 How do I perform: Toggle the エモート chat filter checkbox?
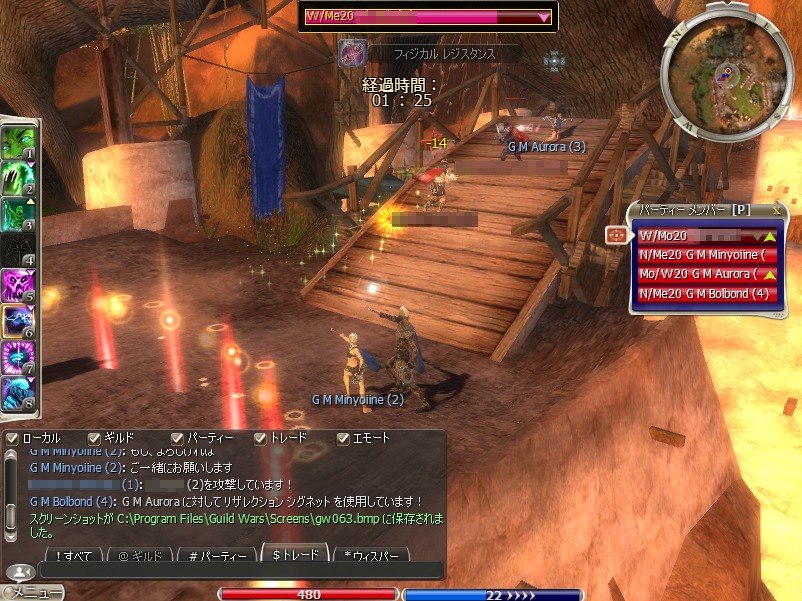(x=343, y=438)
